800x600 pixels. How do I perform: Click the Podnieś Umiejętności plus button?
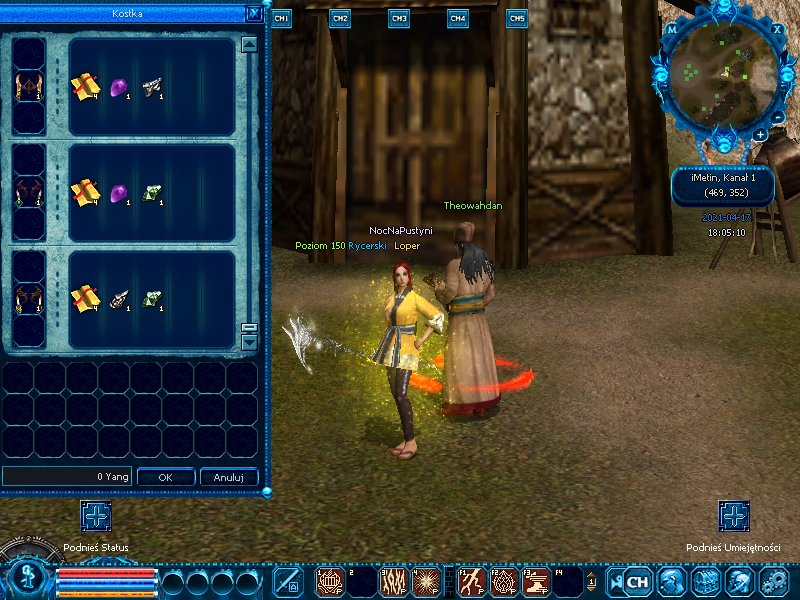[x=734, y=517]
